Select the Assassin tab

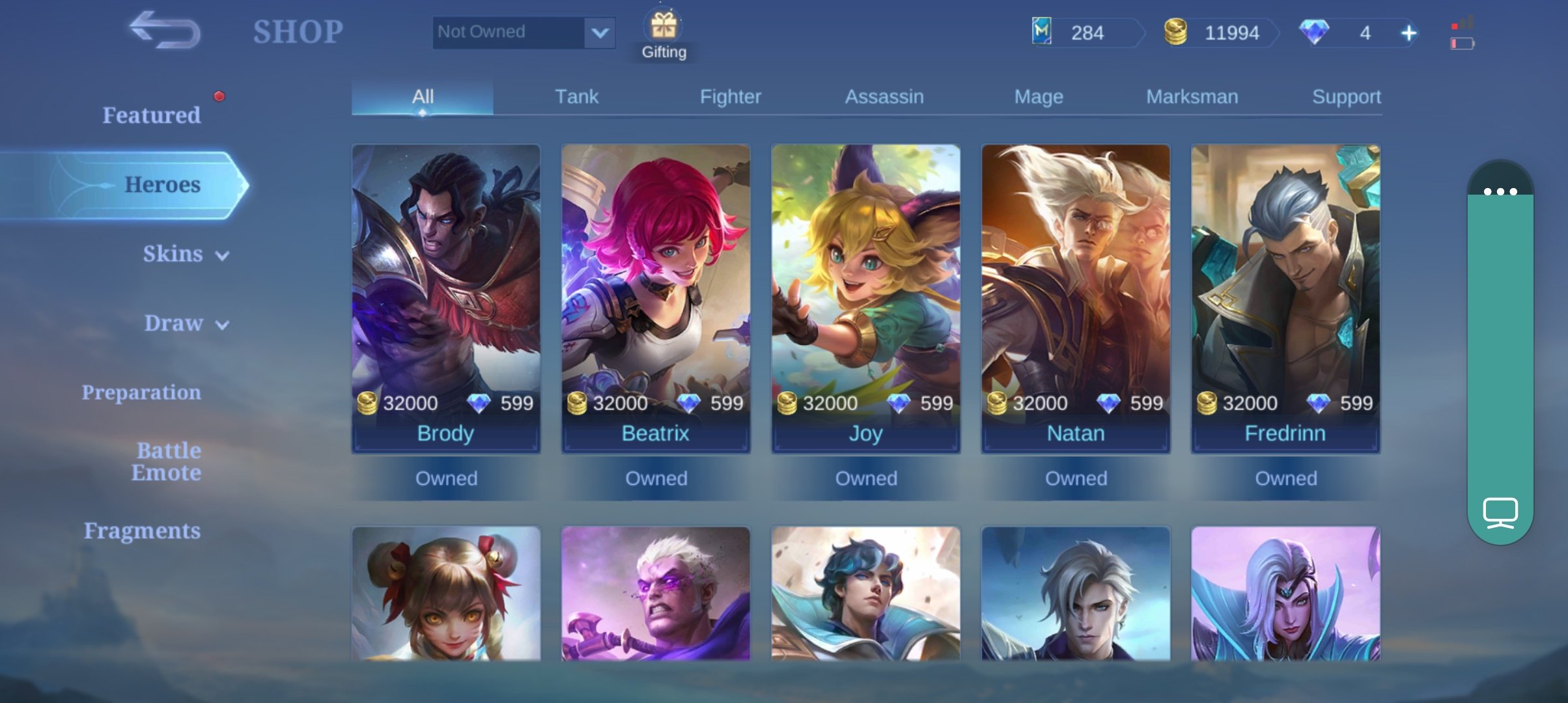coord(884,97)
